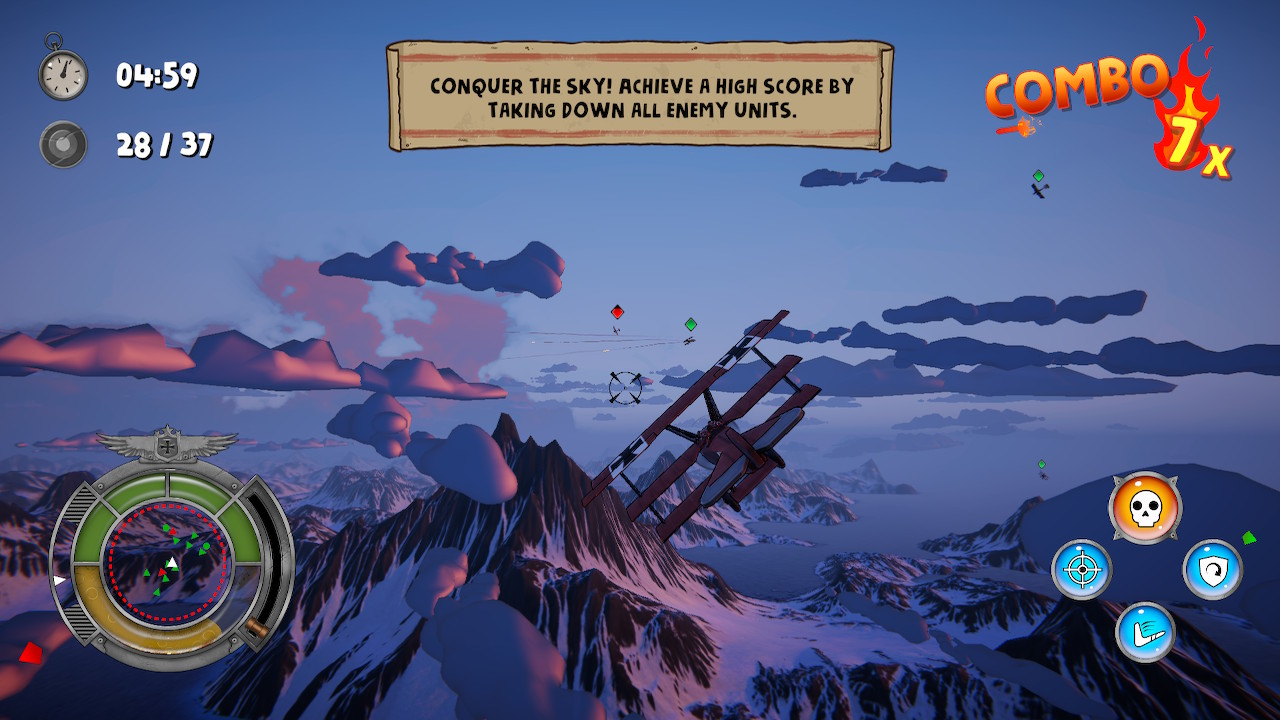Trigger the shield repair ability
The image size is (1280, 720).
click(x=1212, y=570)
